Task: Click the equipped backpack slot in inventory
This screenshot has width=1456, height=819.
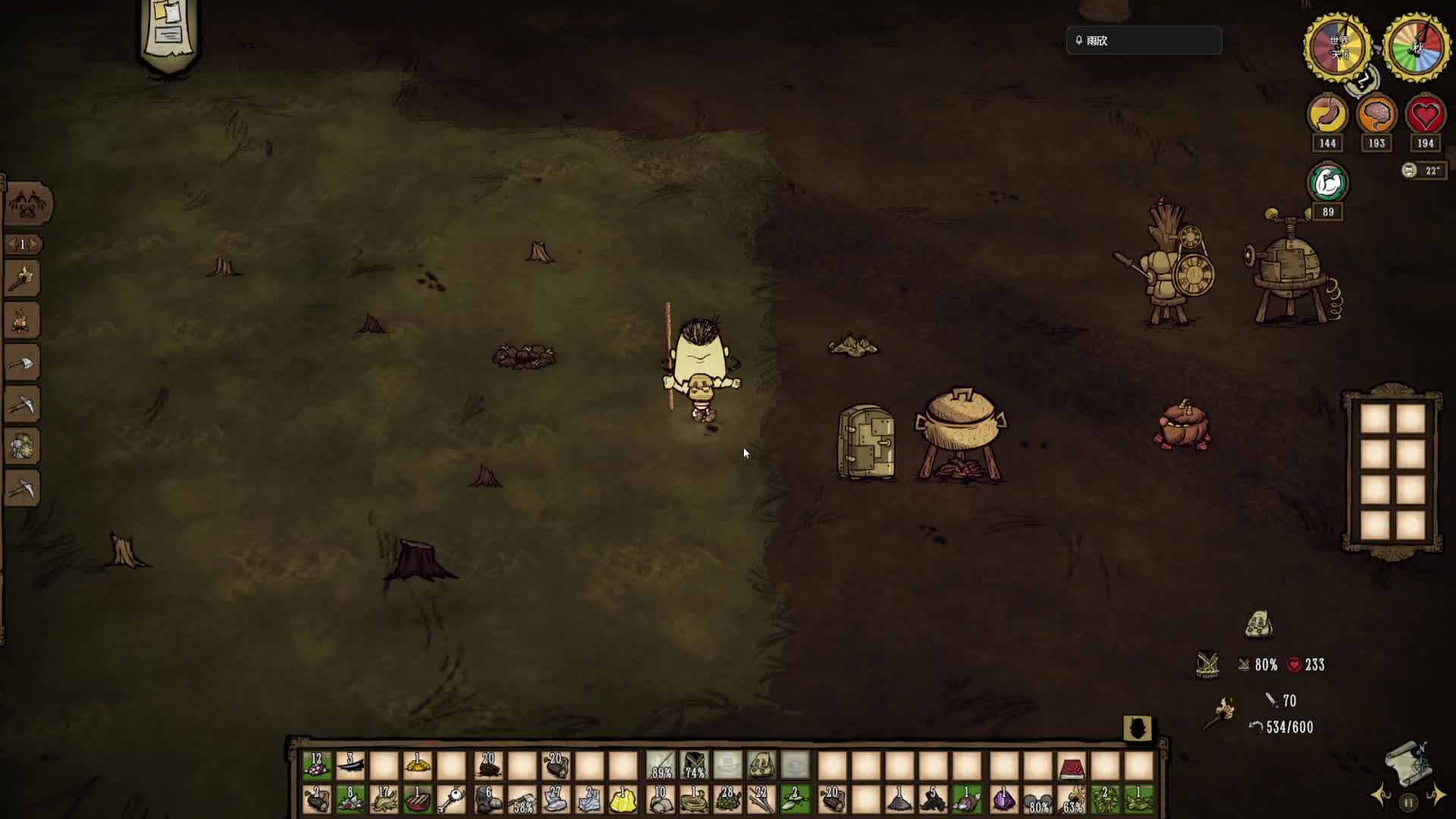Action: pyautogui.click(x=761, y=766)
